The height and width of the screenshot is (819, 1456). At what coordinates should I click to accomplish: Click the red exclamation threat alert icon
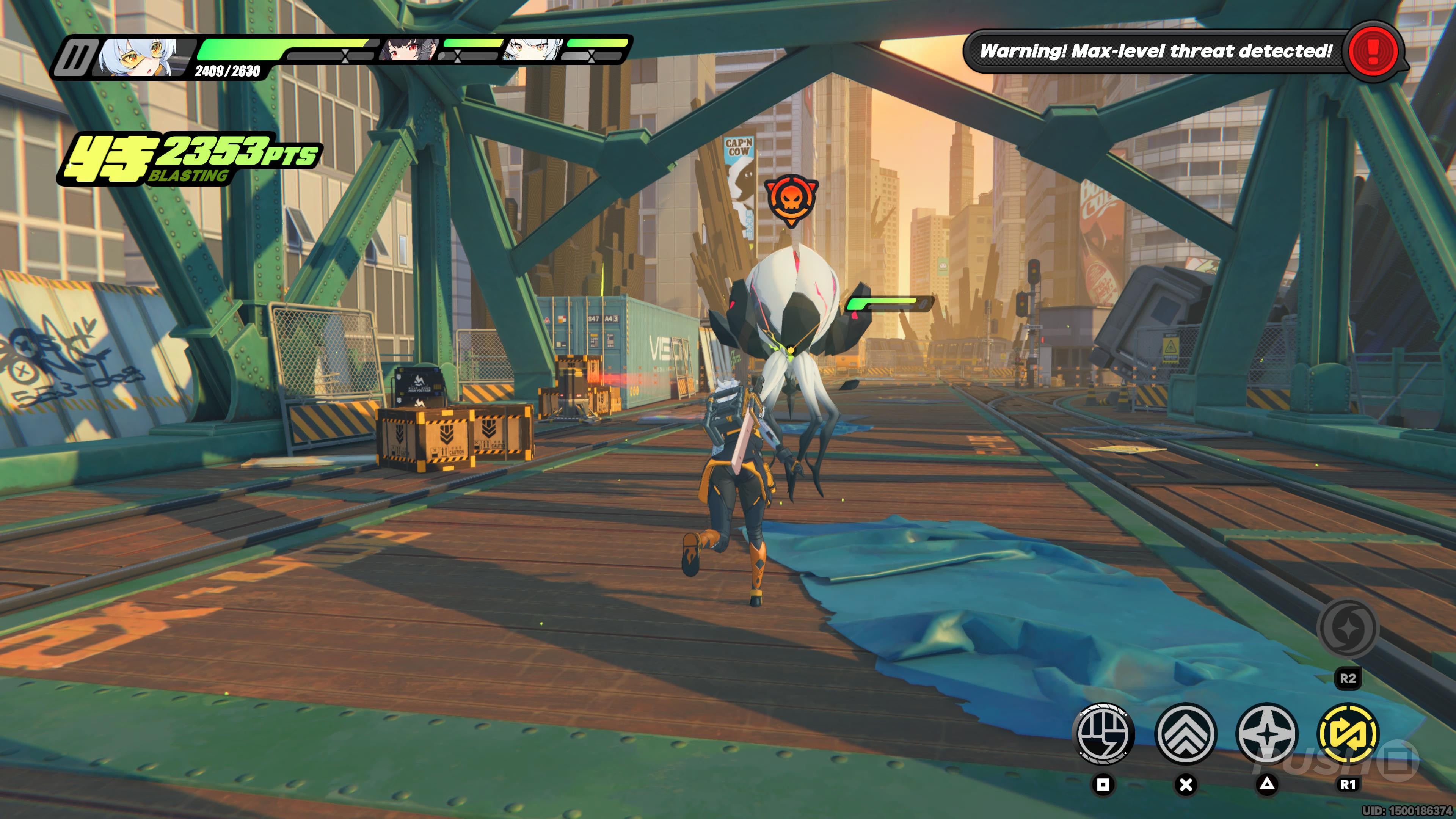(x=1373, y=52)
